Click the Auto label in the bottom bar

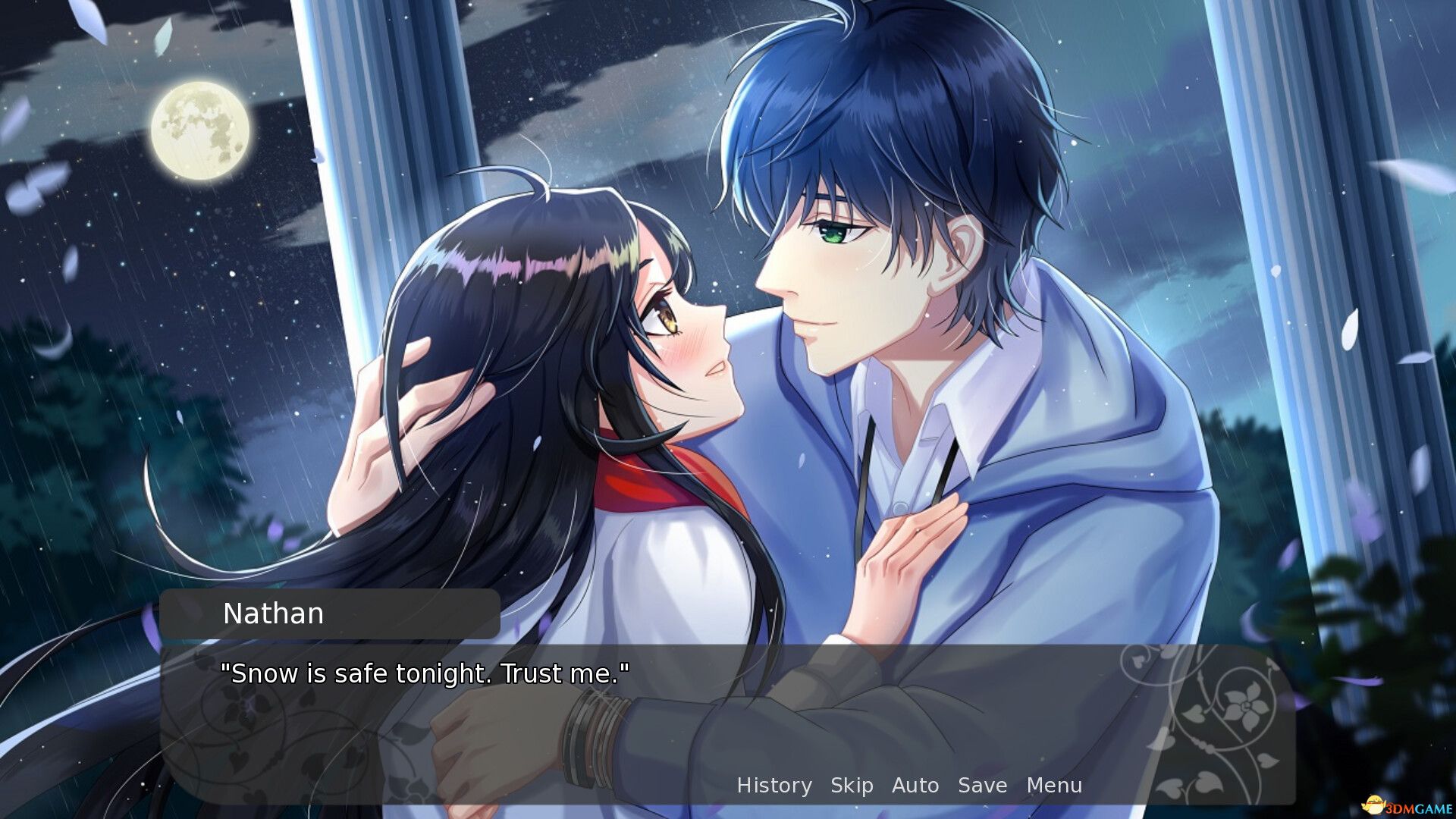point(916,786)
